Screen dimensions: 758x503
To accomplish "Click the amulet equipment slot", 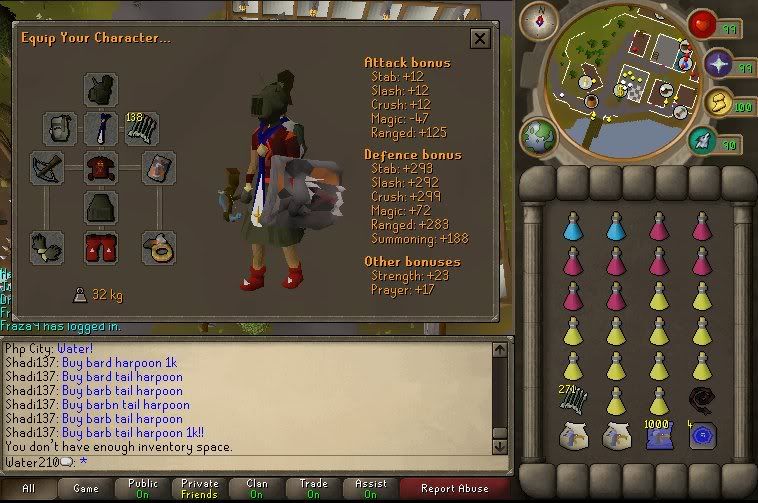I will pyautogui.click(x=101, y=128).
